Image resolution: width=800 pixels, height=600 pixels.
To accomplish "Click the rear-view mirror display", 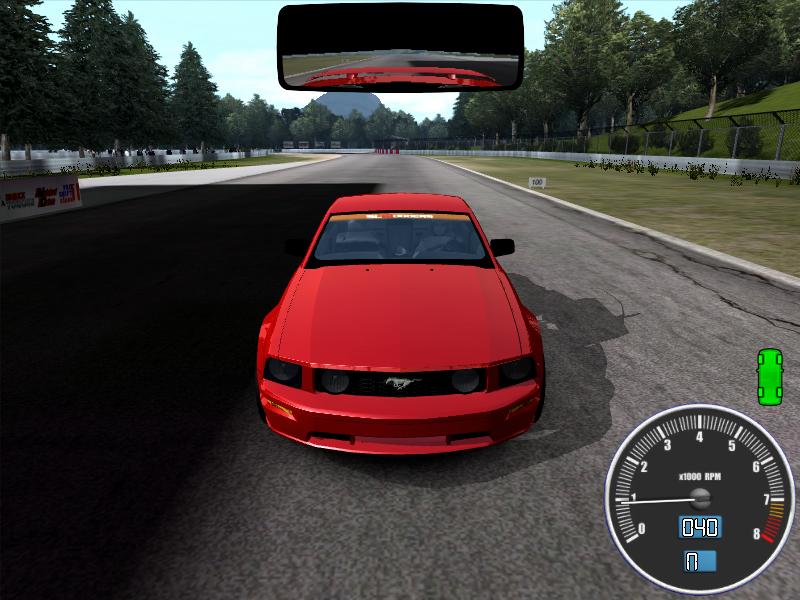I will point(400,48).
